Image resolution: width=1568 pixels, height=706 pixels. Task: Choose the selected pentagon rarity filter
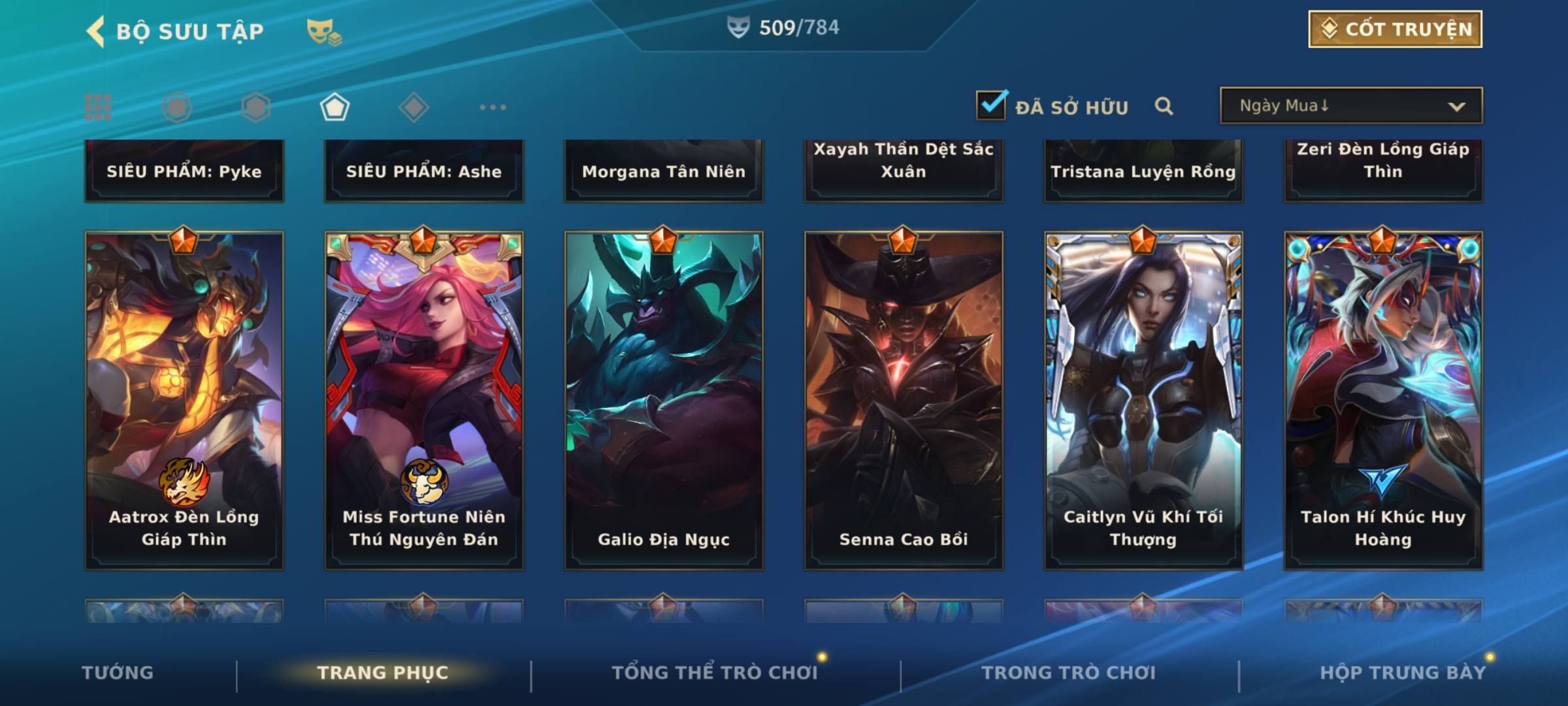pyautogui.click(x=335, y=107)
